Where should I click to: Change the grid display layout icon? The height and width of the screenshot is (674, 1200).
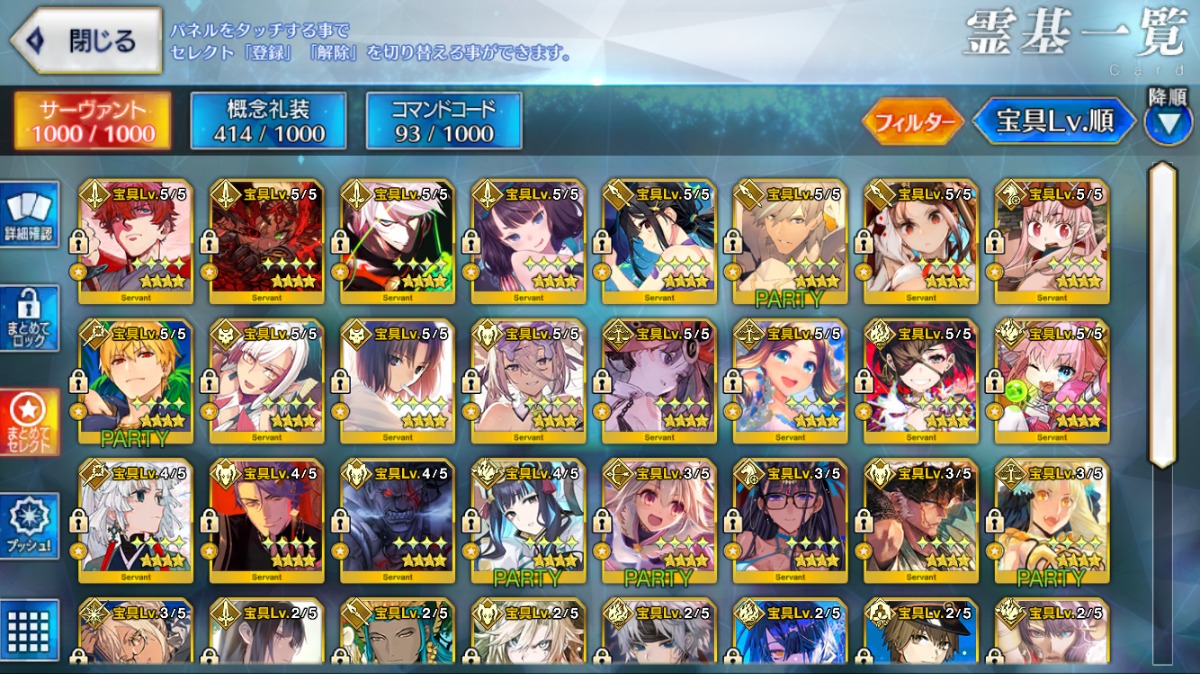pyautogui.click(x=30, y=630)
